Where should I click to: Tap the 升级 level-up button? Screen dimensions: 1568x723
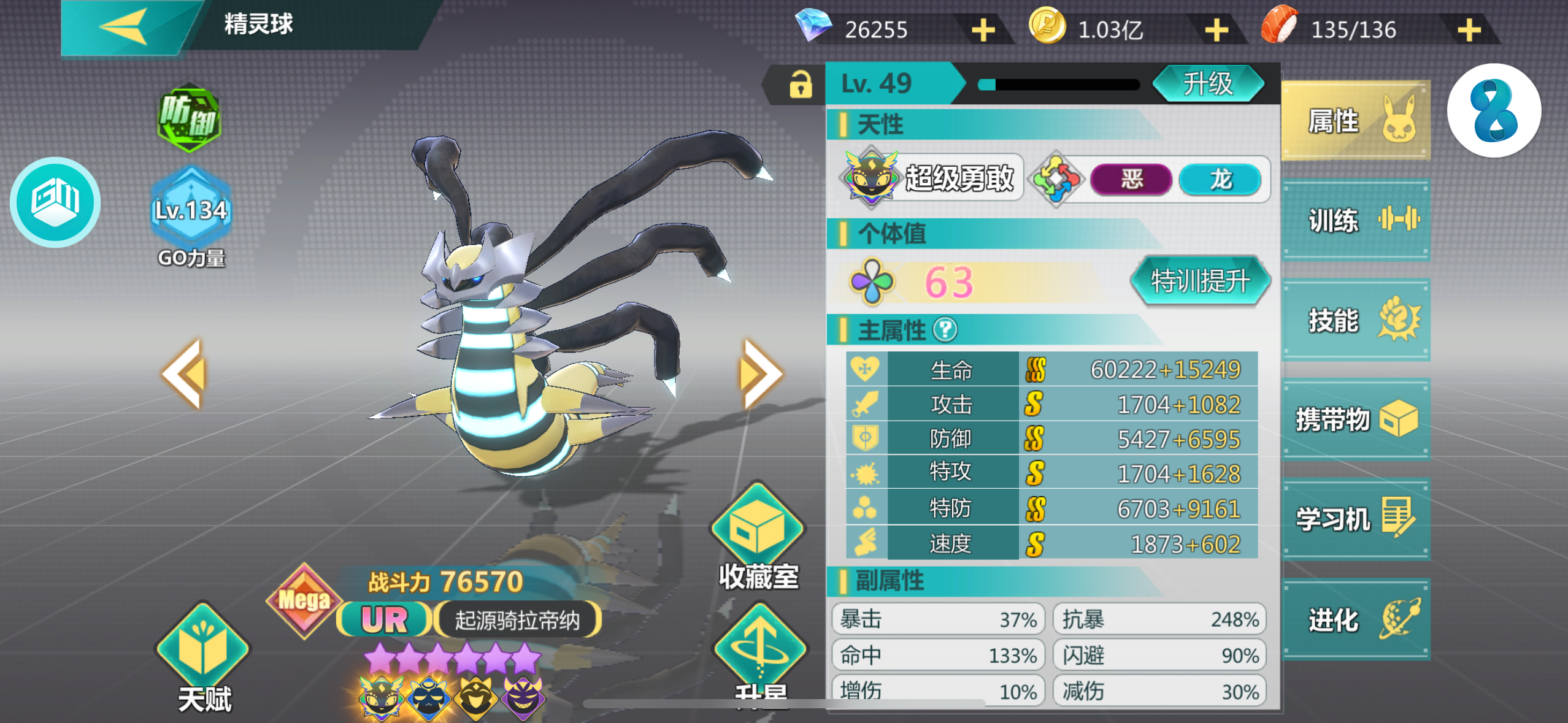[1207, 84]
